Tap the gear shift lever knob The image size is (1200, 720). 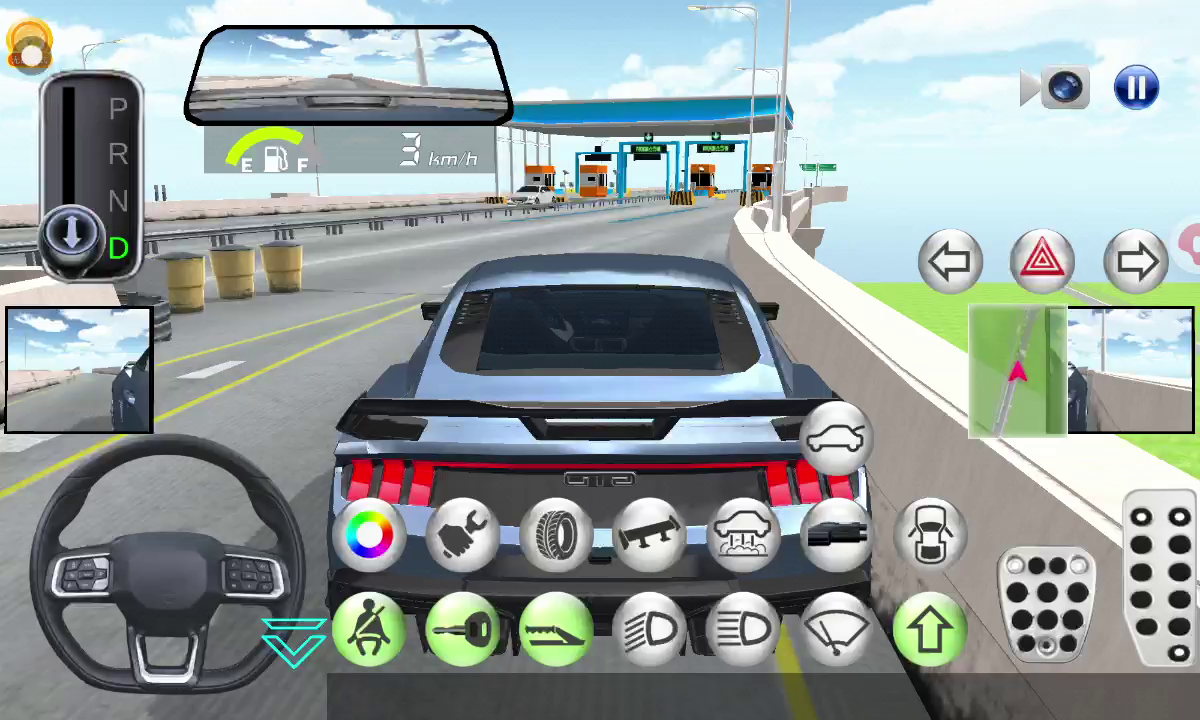coord(72,236)
